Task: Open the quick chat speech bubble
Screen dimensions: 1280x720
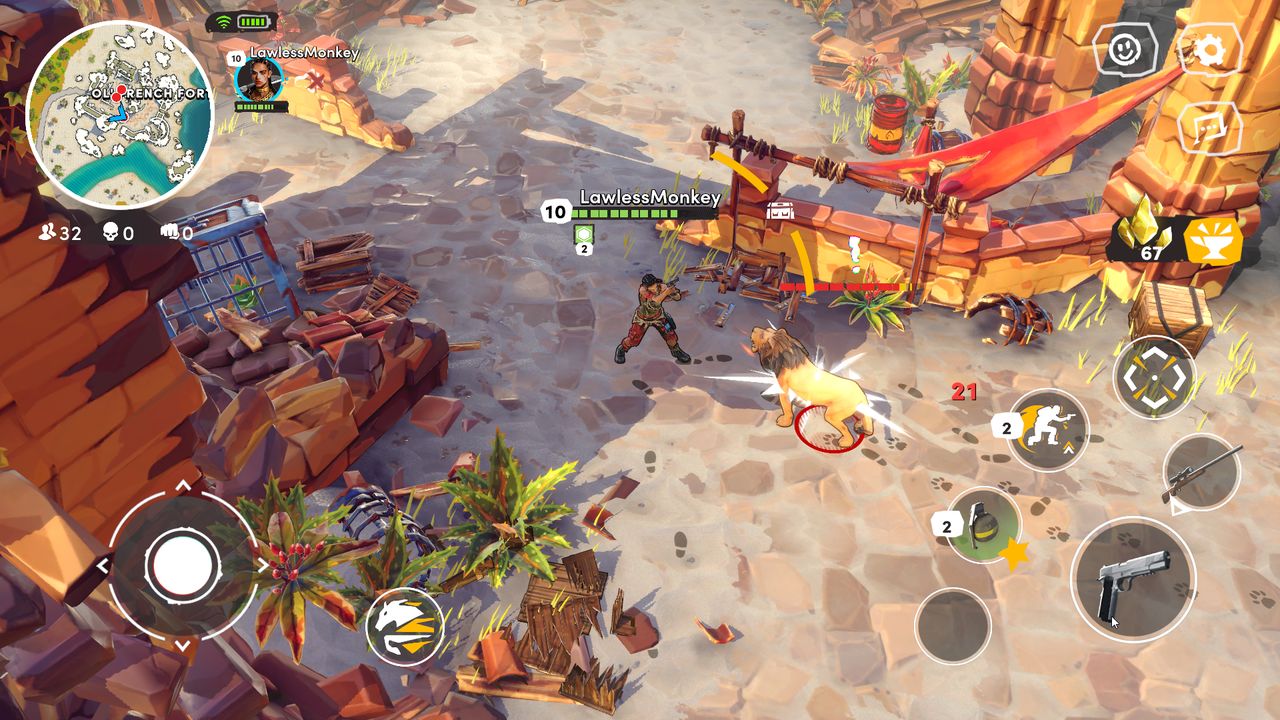Action: click(1209, 128)
